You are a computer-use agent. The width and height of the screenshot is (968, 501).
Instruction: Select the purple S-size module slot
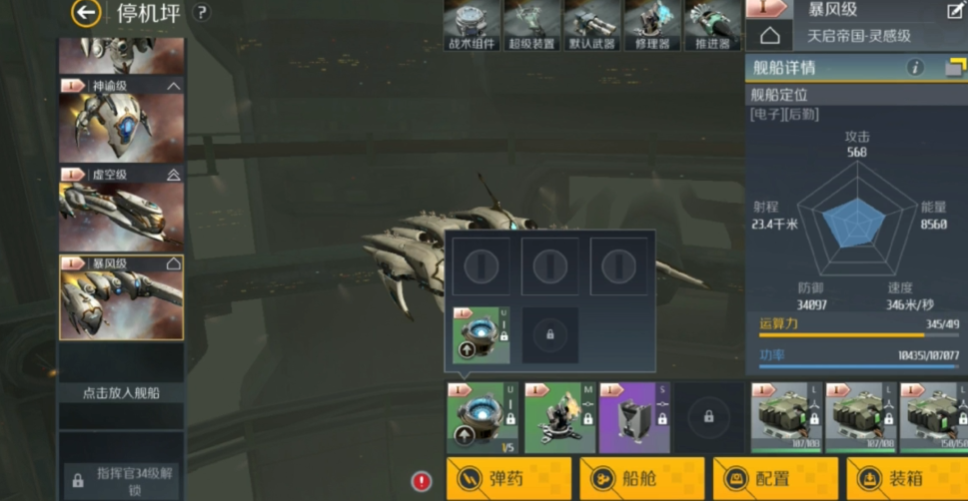pyautogui.click(x=633, y=417)
